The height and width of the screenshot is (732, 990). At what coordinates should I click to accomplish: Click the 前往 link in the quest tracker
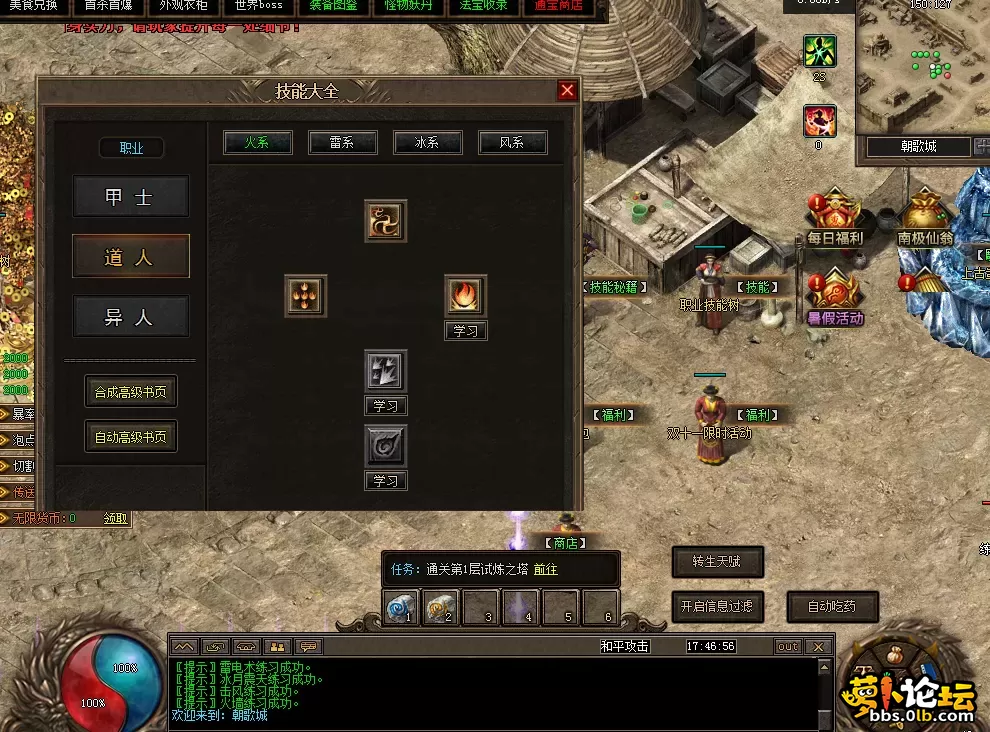tap(545, 569)
